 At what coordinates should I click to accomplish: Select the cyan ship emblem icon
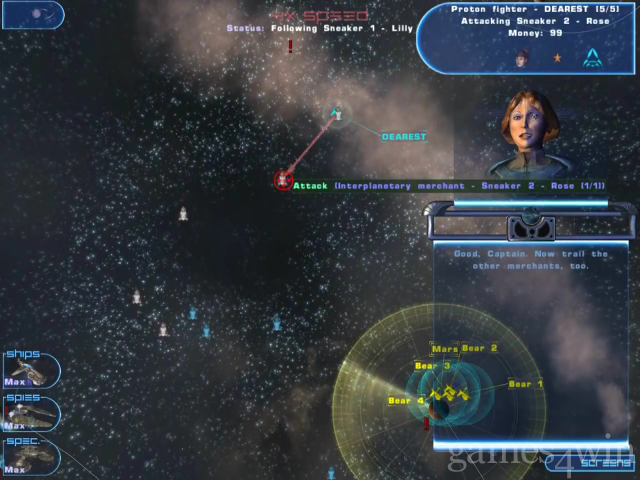click(593, 57)
